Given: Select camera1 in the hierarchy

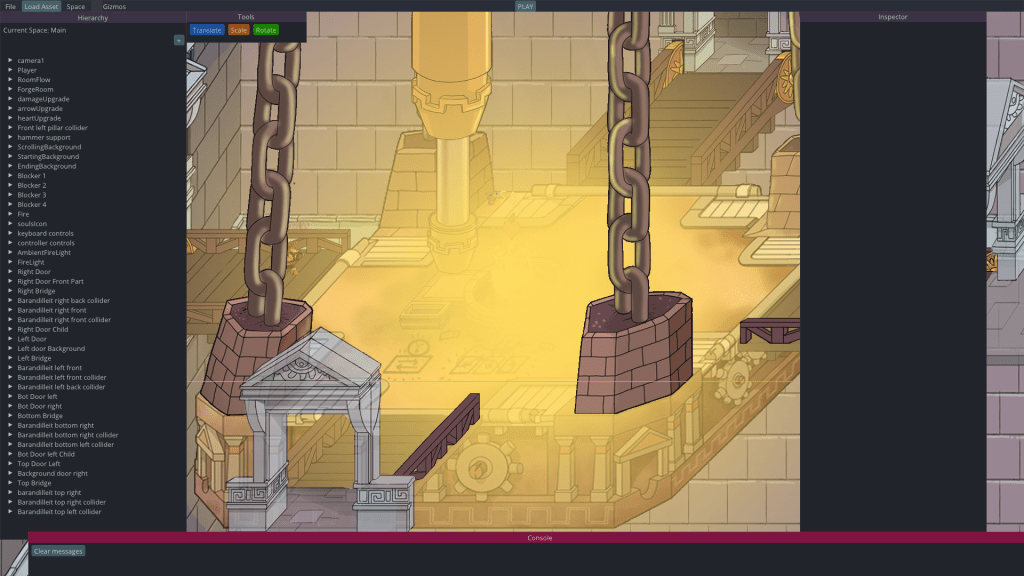Looking at the screenshot, I should pos(31,61).
